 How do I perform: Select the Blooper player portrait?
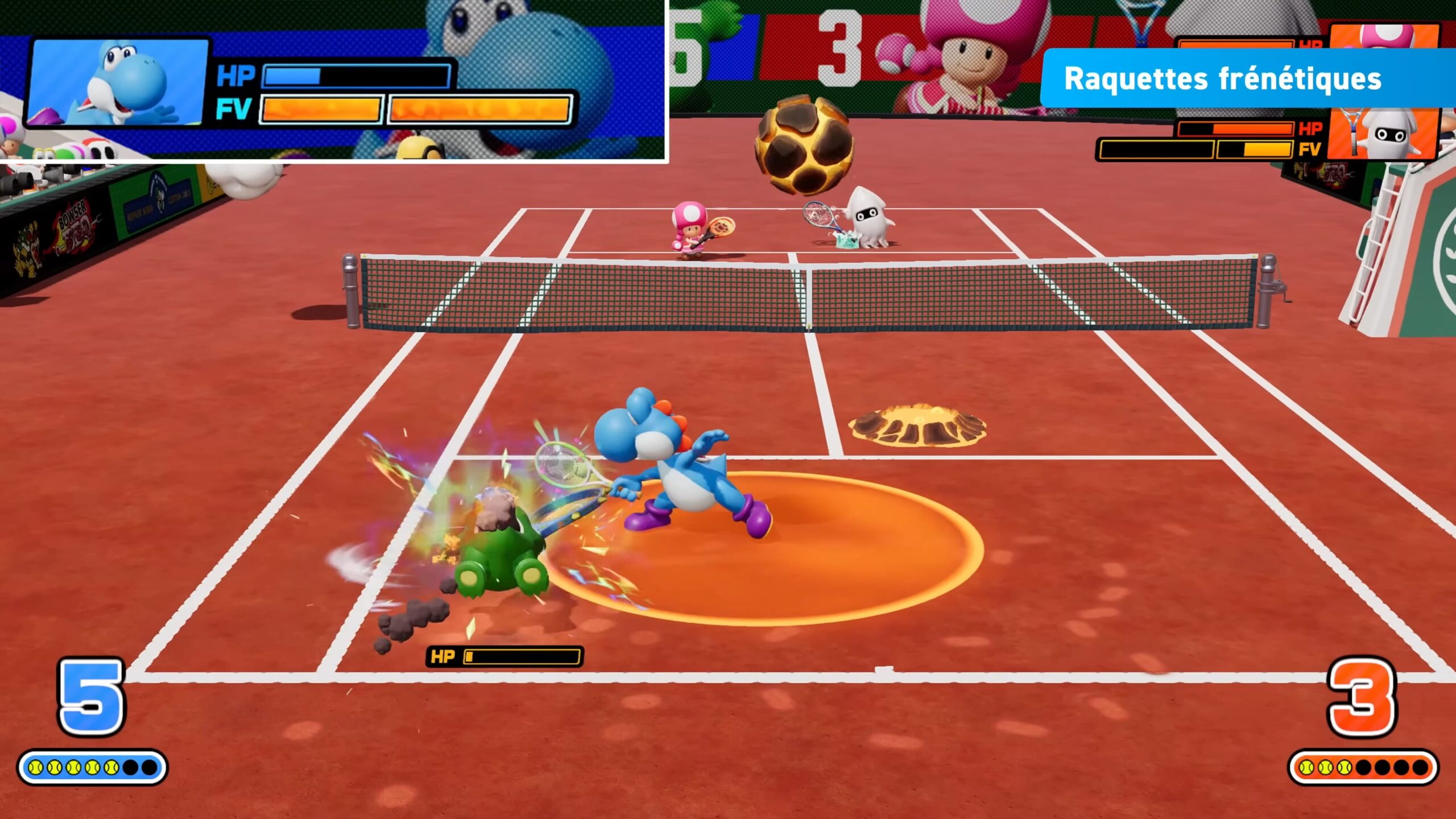click(1383, 134)
